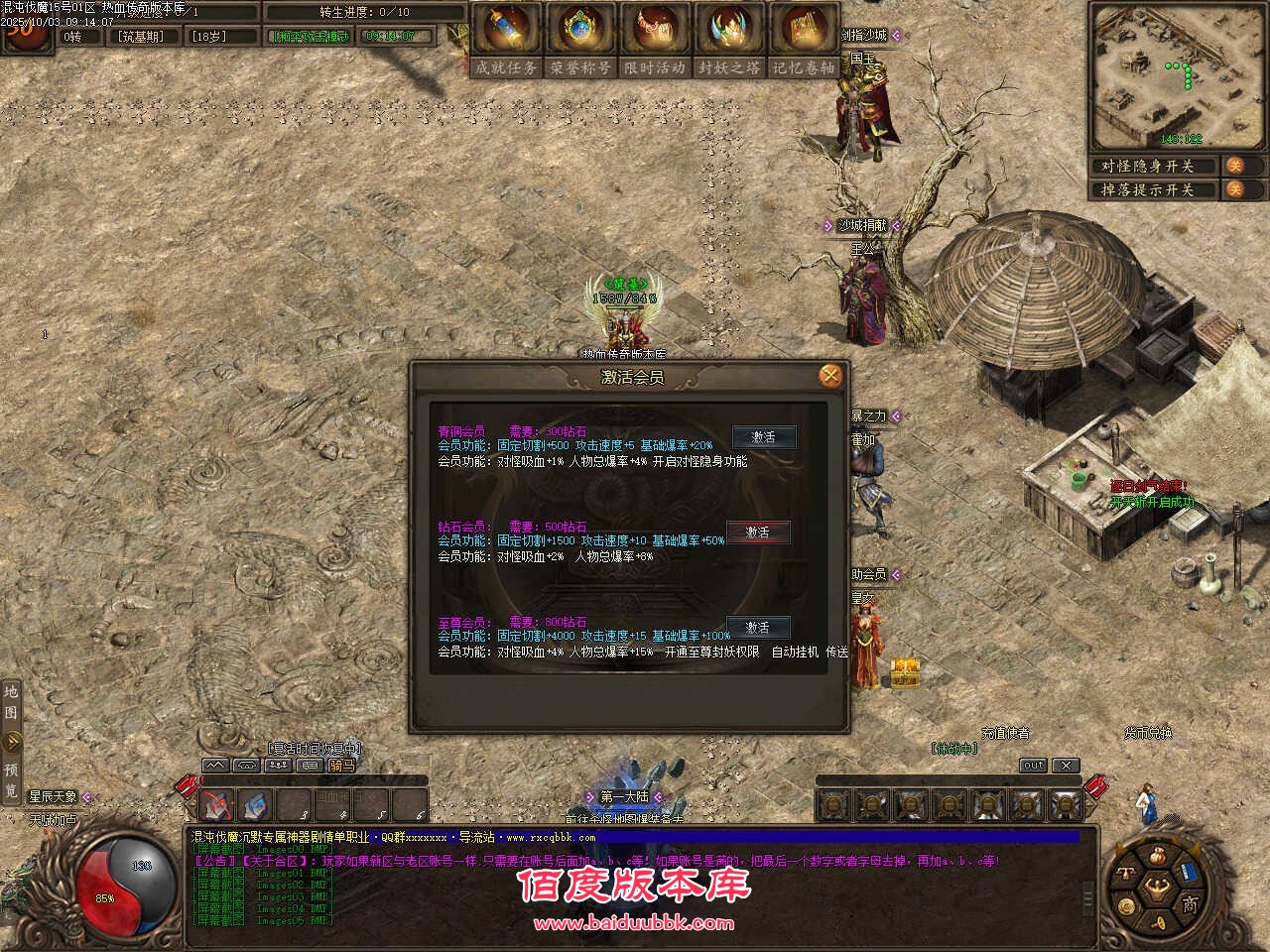Activate the 至尊会员 membership for 800 diamonds
The image size is (1270, 952).
pyautogui.click(x=758, y=628)
